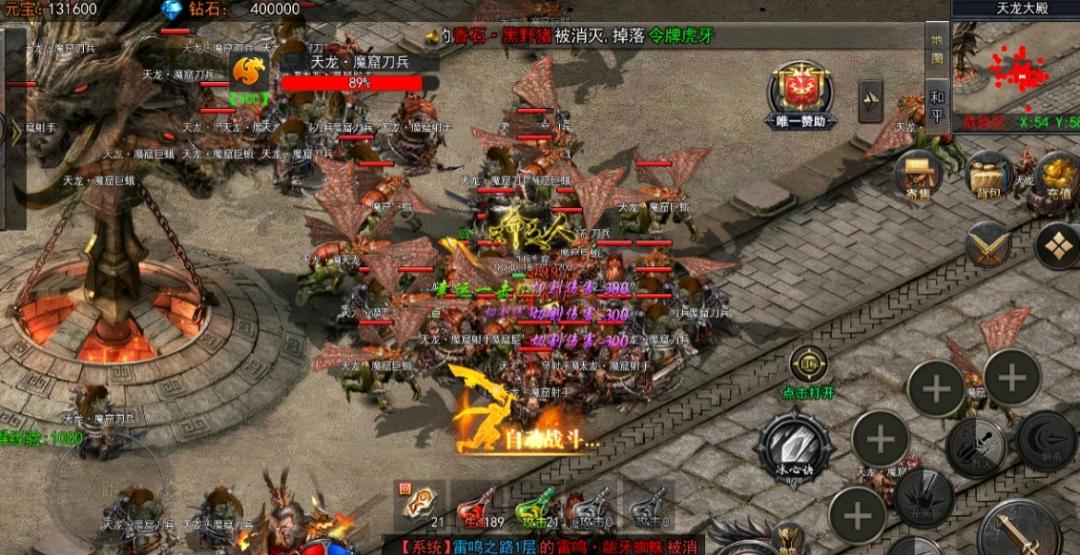This screenshot has height=555, width=1080.
Task: Collapse the top icon row arrow
Action: (870, 100)
